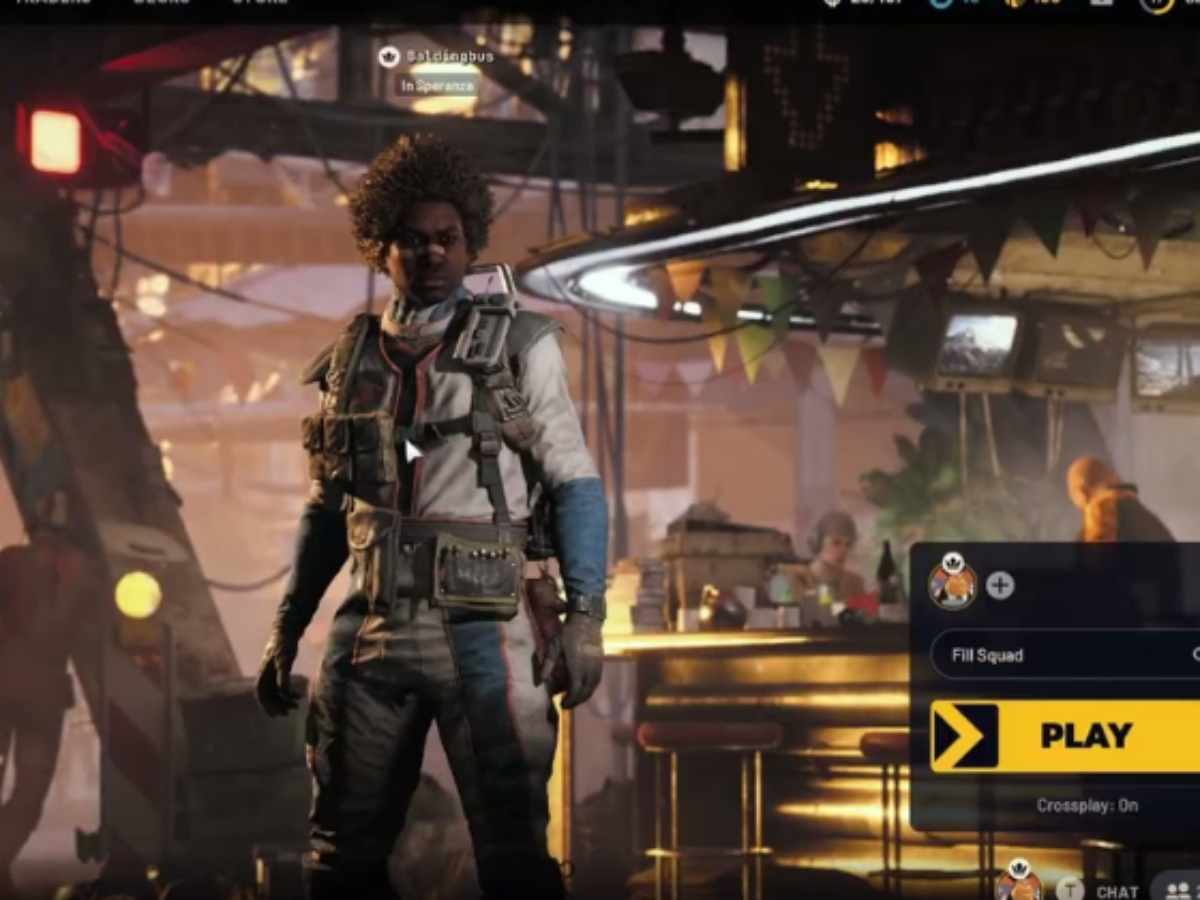Select the Saldingbus player nameplate

point(449,57)
